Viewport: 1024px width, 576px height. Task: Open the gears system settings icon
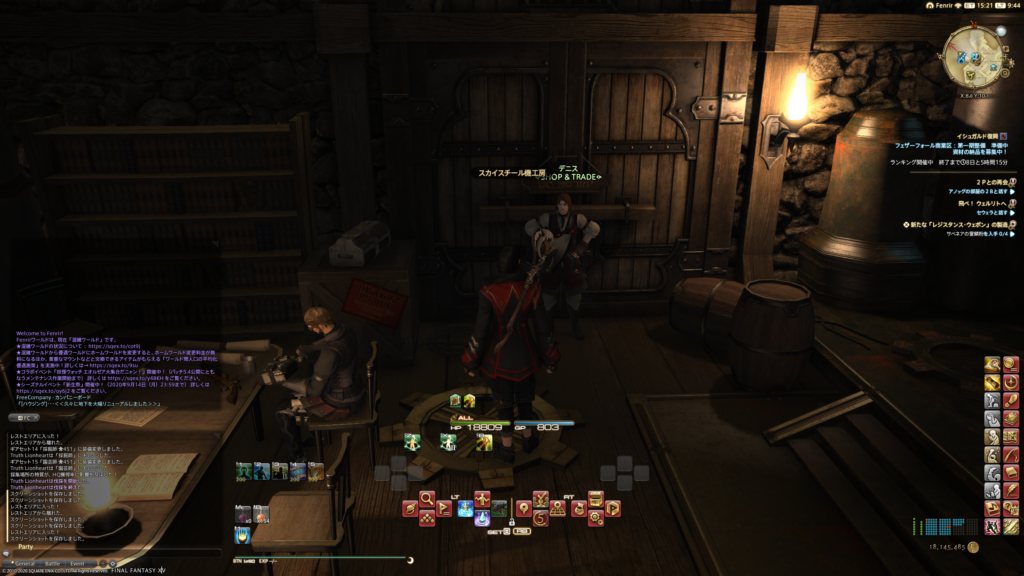tap(595, 517)
